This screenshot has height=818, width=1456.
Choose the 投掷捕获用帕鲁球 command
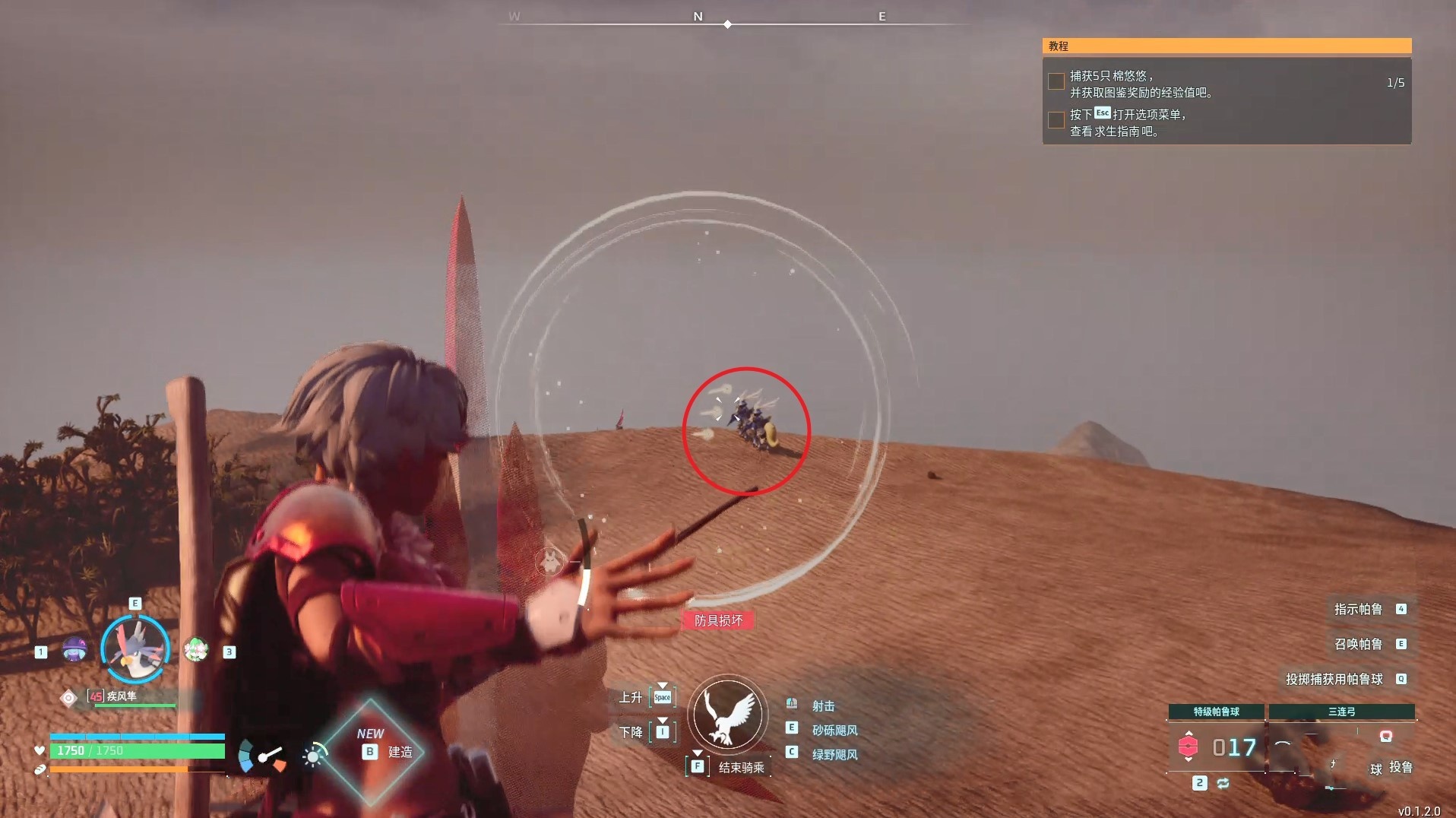[1334, 679]
